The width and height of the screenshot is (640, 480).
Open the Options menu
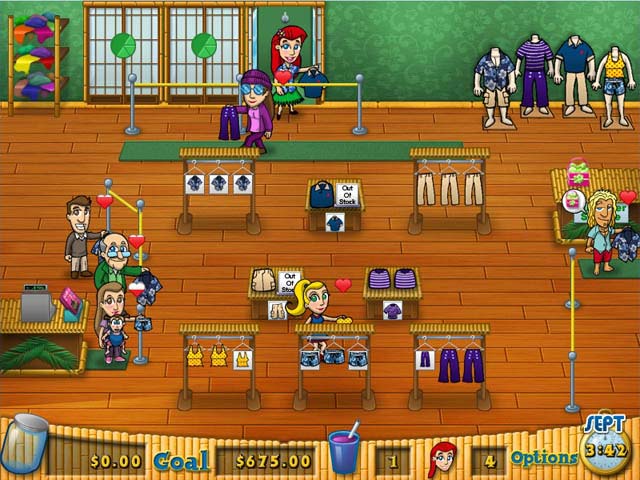544,458
